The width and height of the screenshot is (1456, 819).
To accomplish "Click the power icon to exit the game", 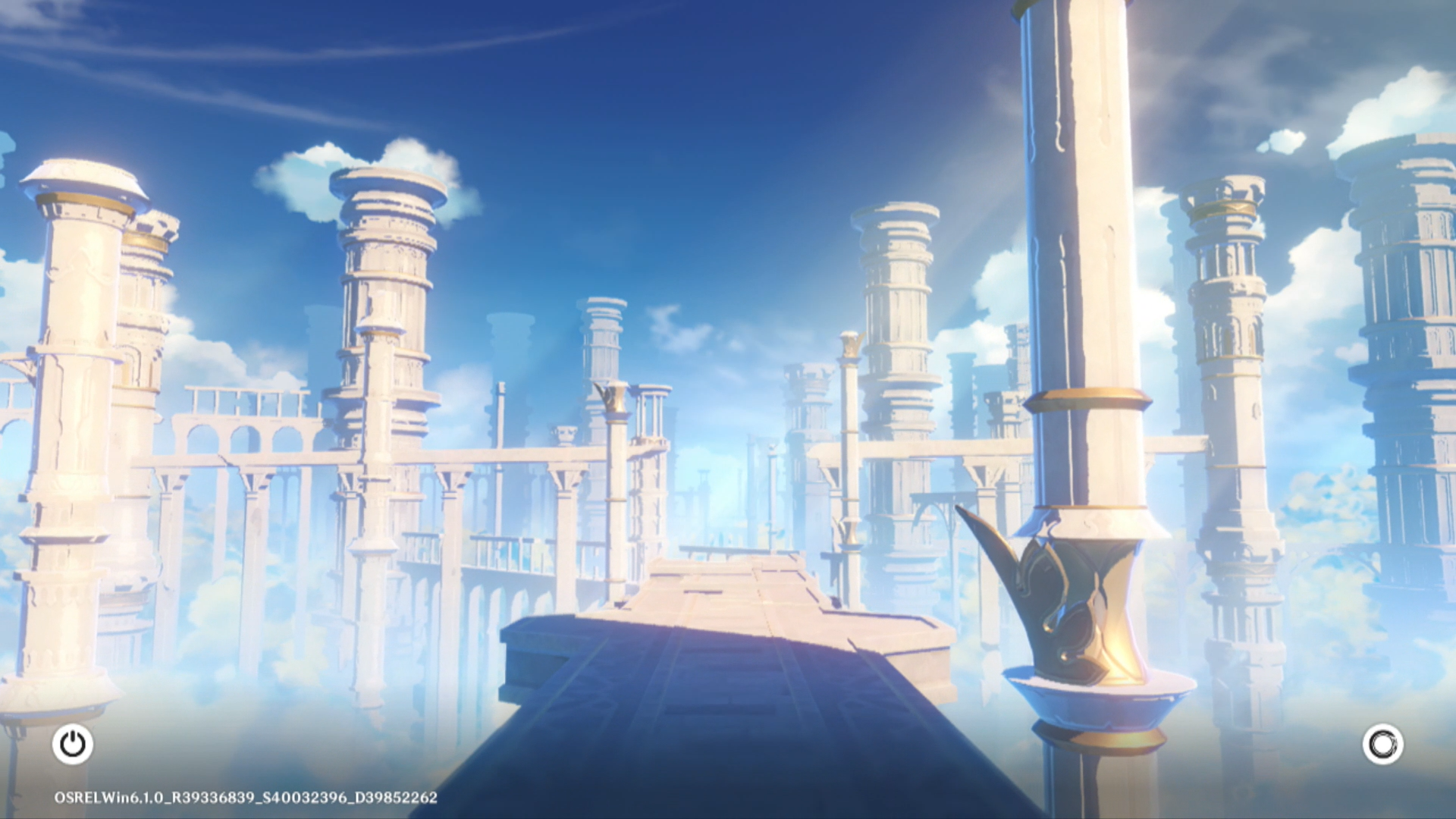I will pos(73,744).
